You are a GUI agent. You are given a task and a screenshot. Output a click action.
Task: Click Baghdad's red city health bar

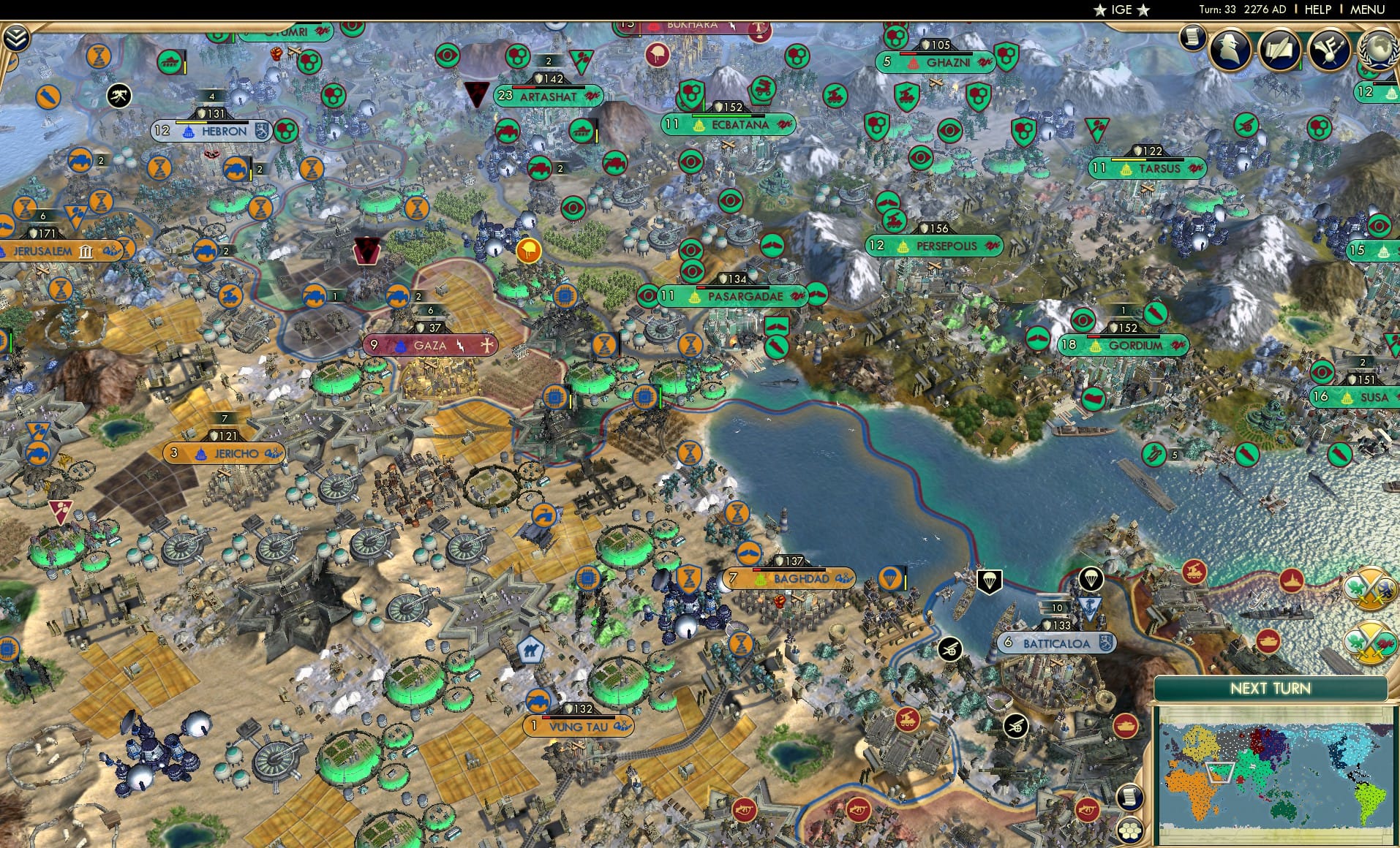tap(757, 569)
